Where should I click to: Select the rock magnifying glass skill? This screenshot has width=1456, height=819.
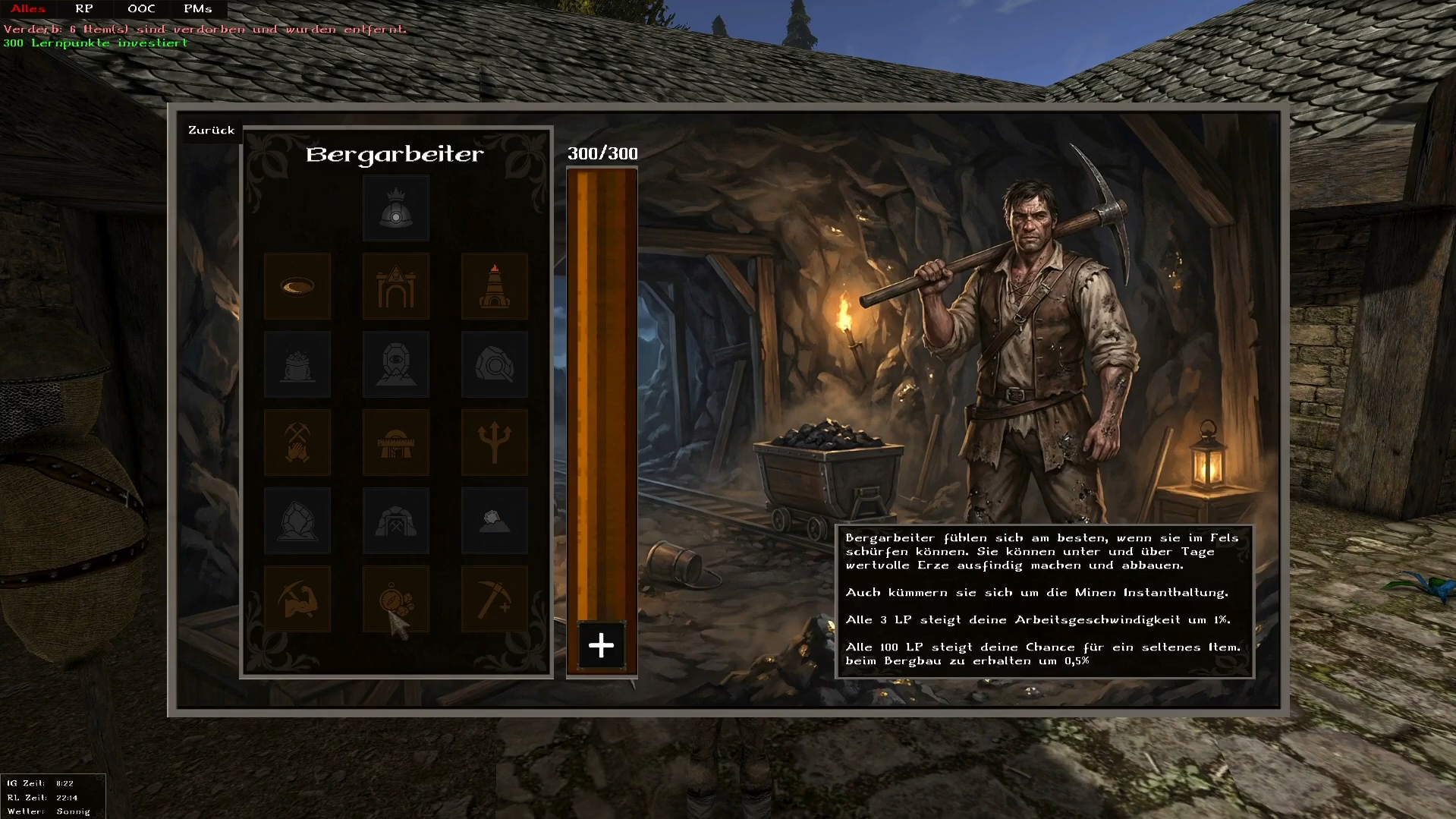(495, 364)
